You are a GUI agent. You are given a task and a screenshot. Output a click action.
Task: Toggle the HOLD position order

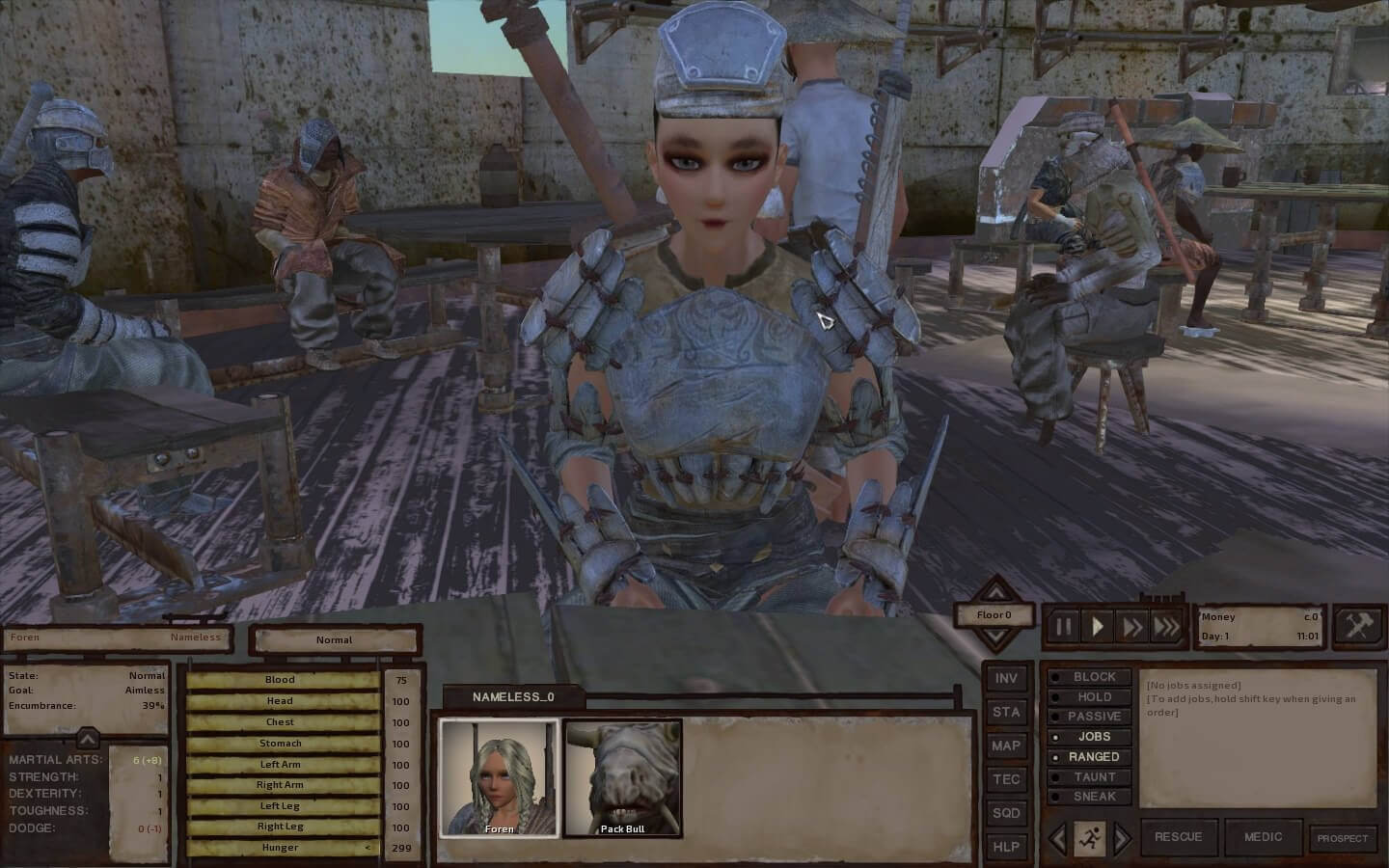point(1089,696)
